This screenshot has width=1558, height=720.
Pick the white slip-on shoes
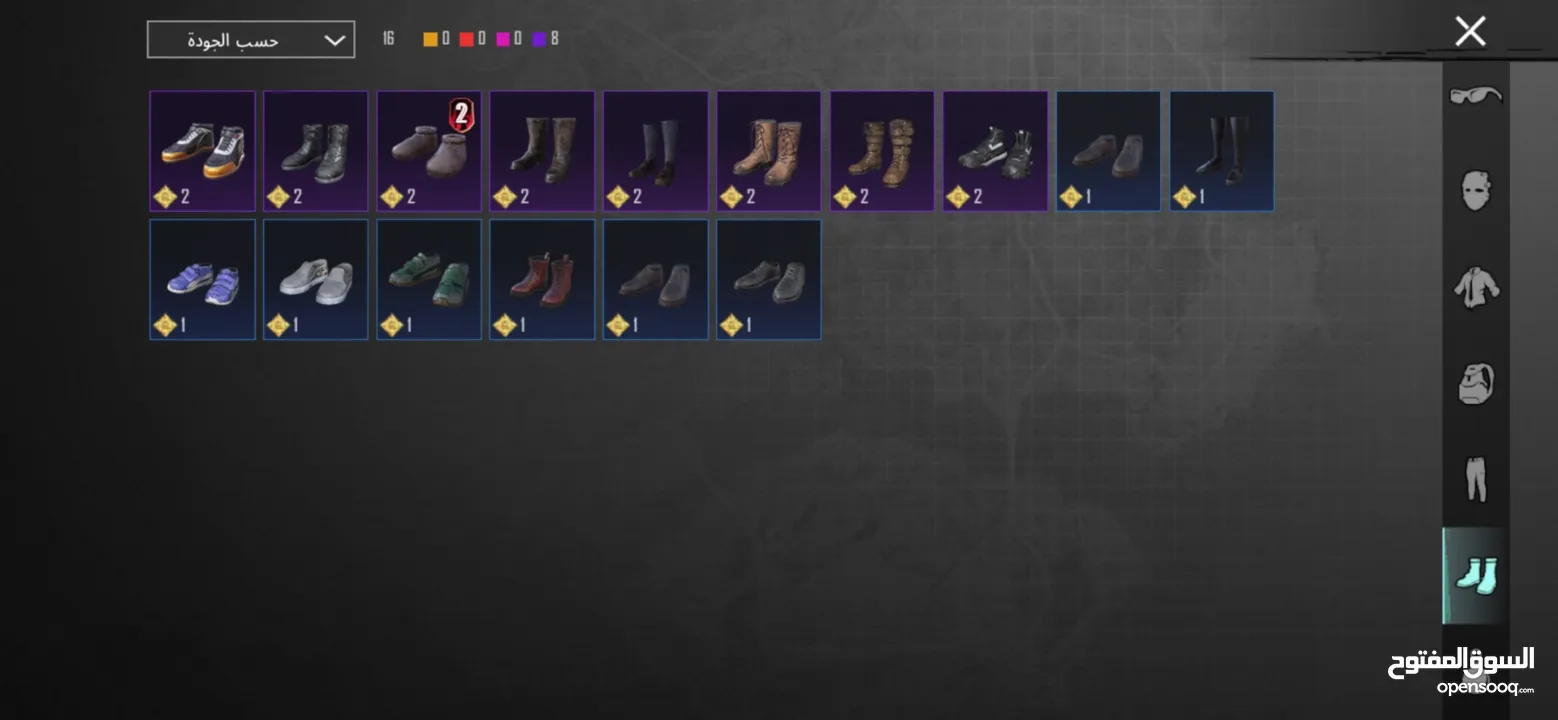point(315,280)
